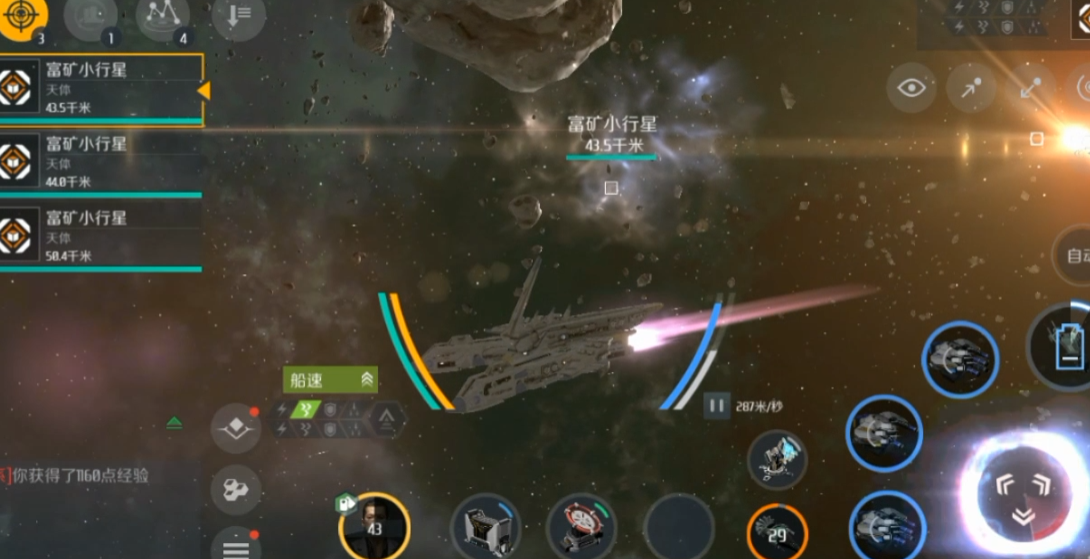This screenshot has width=1090, height=559.
Task: Open the character portrait showing 43
Action: tap(374, 526)
